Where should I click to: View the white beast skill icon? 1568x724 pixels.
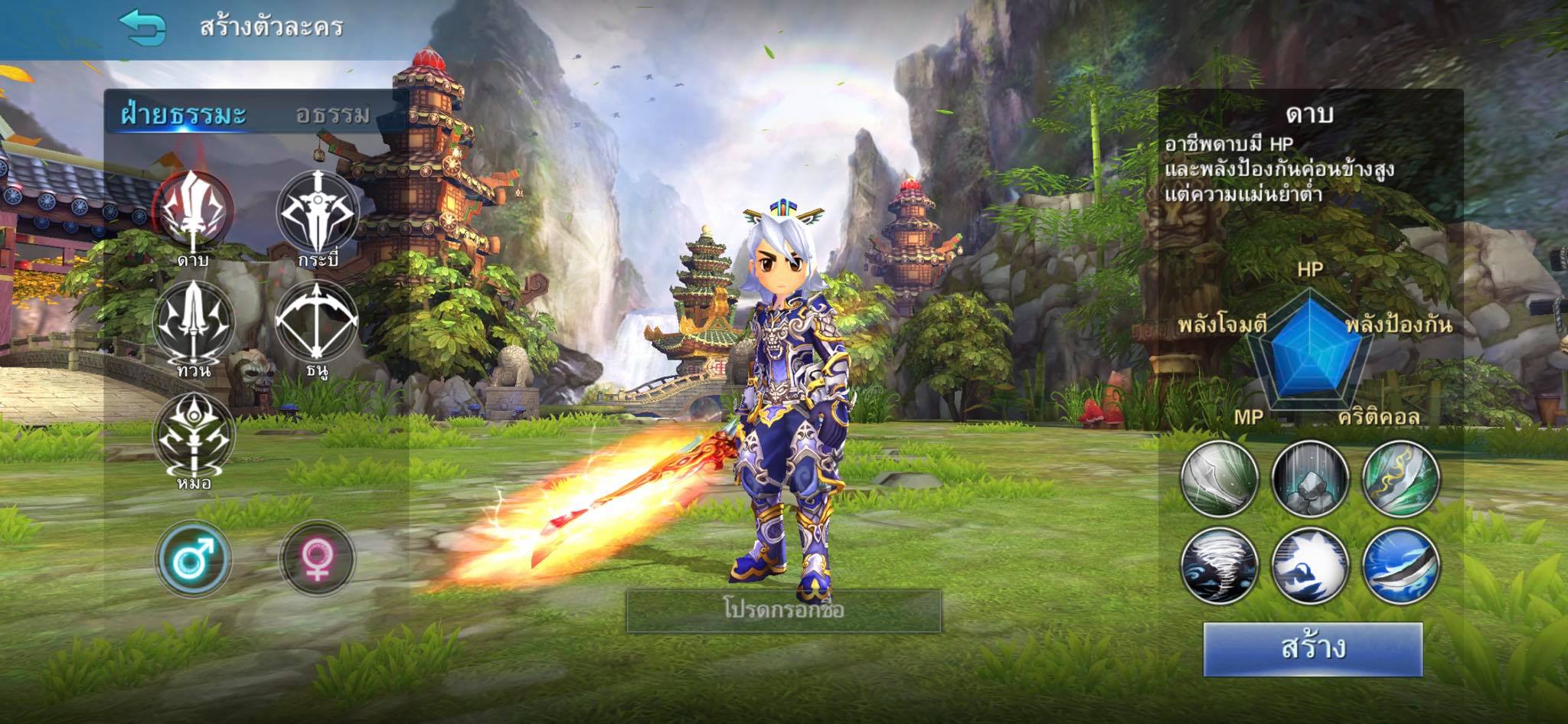click(1310, 566)
